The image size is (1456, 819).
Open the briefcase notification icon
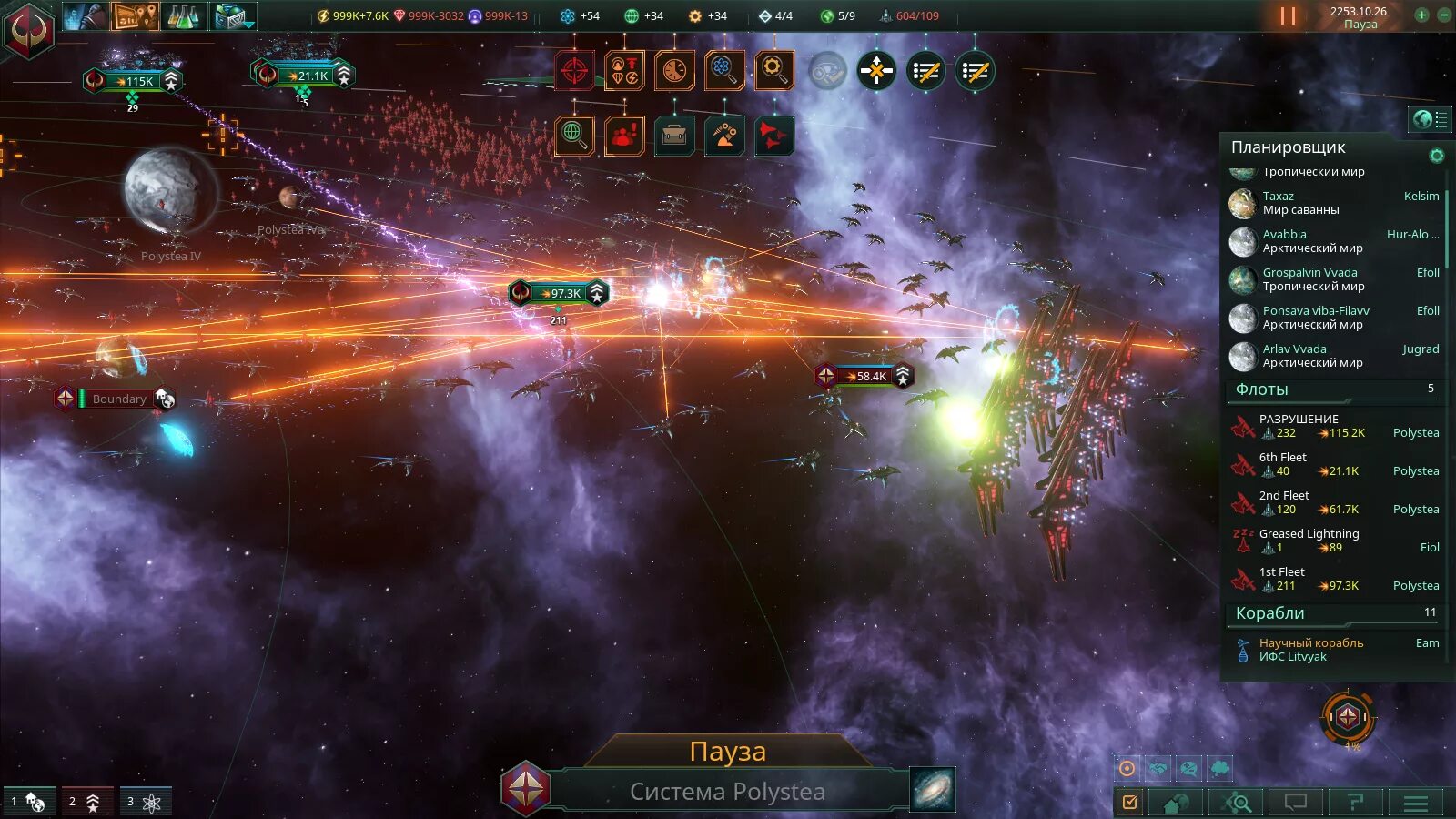point(674,136)
